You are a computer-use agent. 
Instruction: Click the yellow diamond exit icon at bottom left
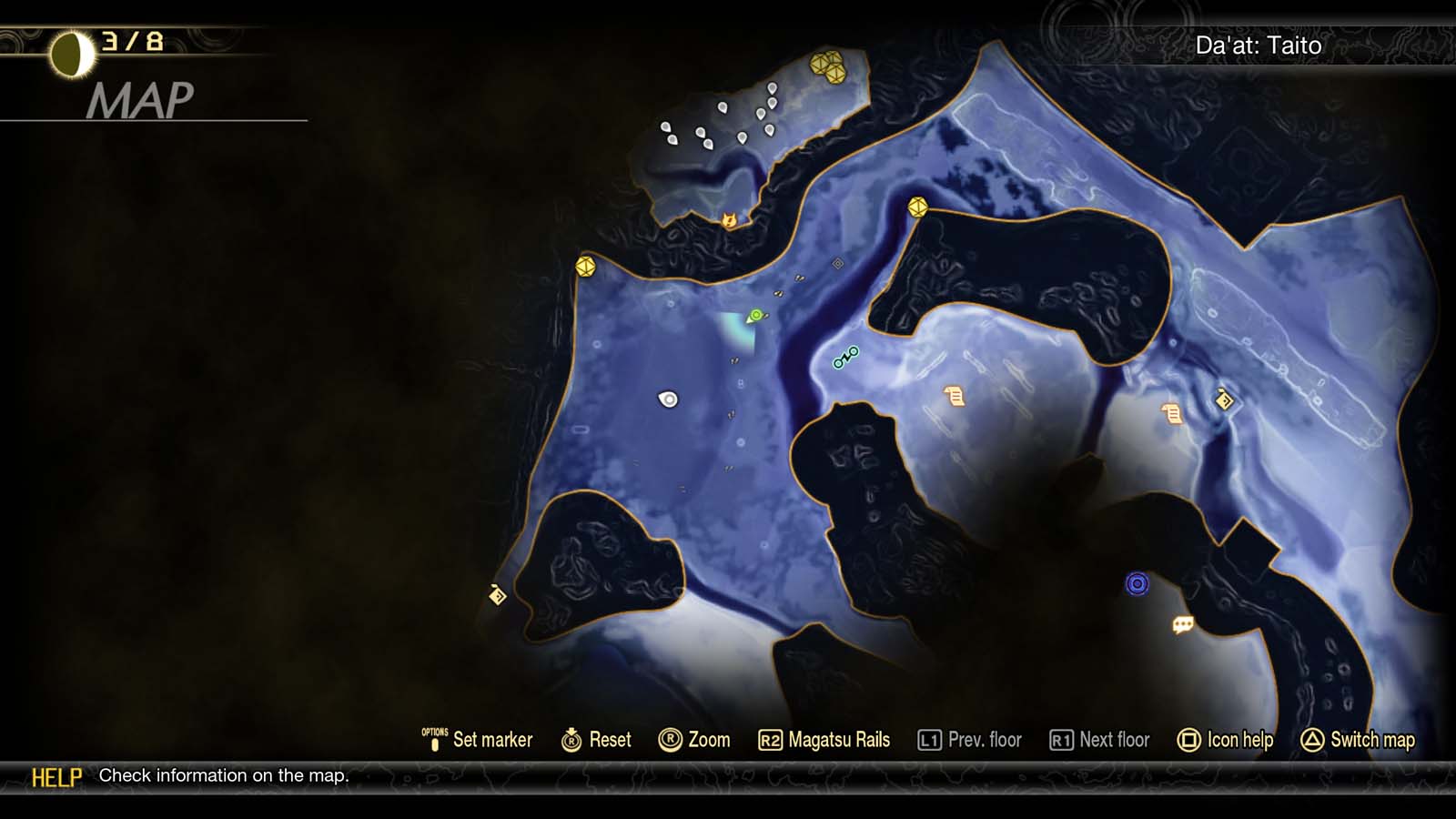coord(496,596)
